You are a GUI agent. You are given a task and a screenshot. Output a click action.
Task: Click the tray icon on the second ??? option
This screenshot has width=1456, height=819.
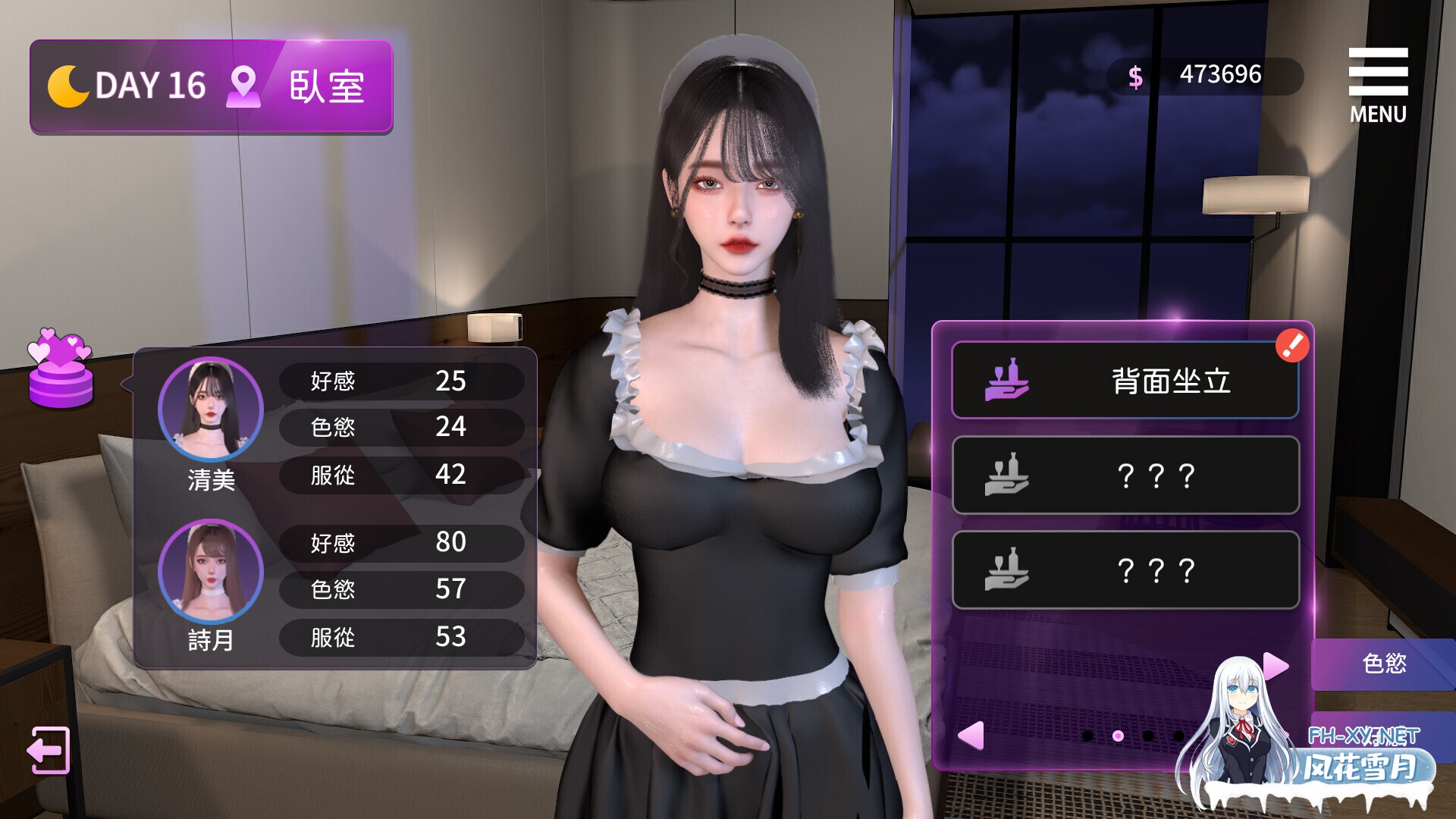point(1006,475)
